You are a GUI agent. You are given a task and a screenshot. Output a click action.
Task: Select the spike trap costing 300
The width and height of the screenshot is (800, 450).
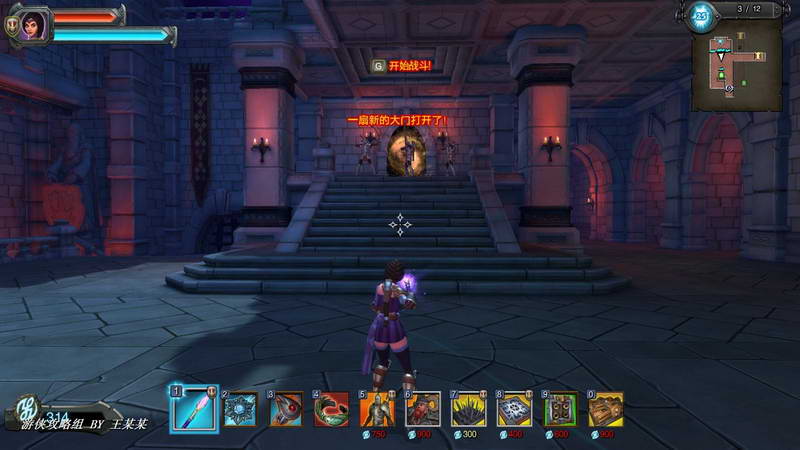click(x=469, y=409)
